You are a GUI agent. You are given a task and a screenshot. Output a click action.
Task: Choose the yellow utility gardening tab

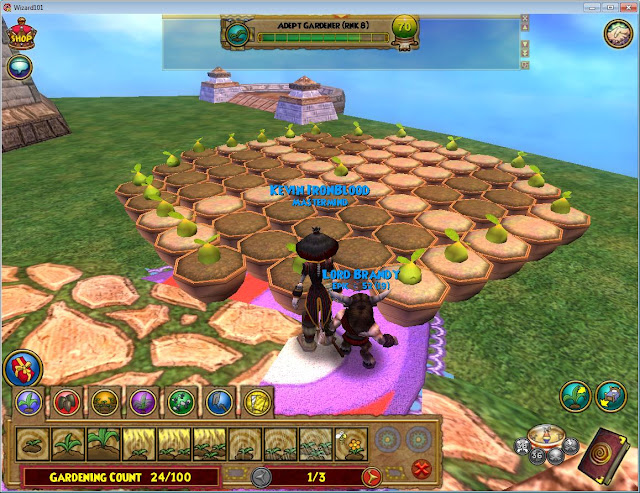tap(257, 401)
